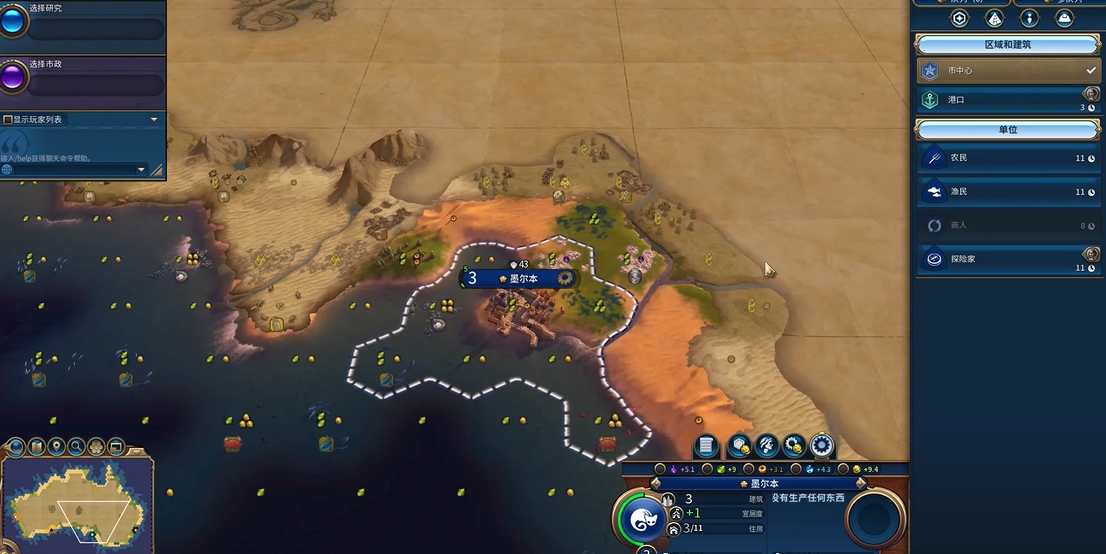Open the production gear icon
The height and width of the screenshot is (554, 1106).
822,446
